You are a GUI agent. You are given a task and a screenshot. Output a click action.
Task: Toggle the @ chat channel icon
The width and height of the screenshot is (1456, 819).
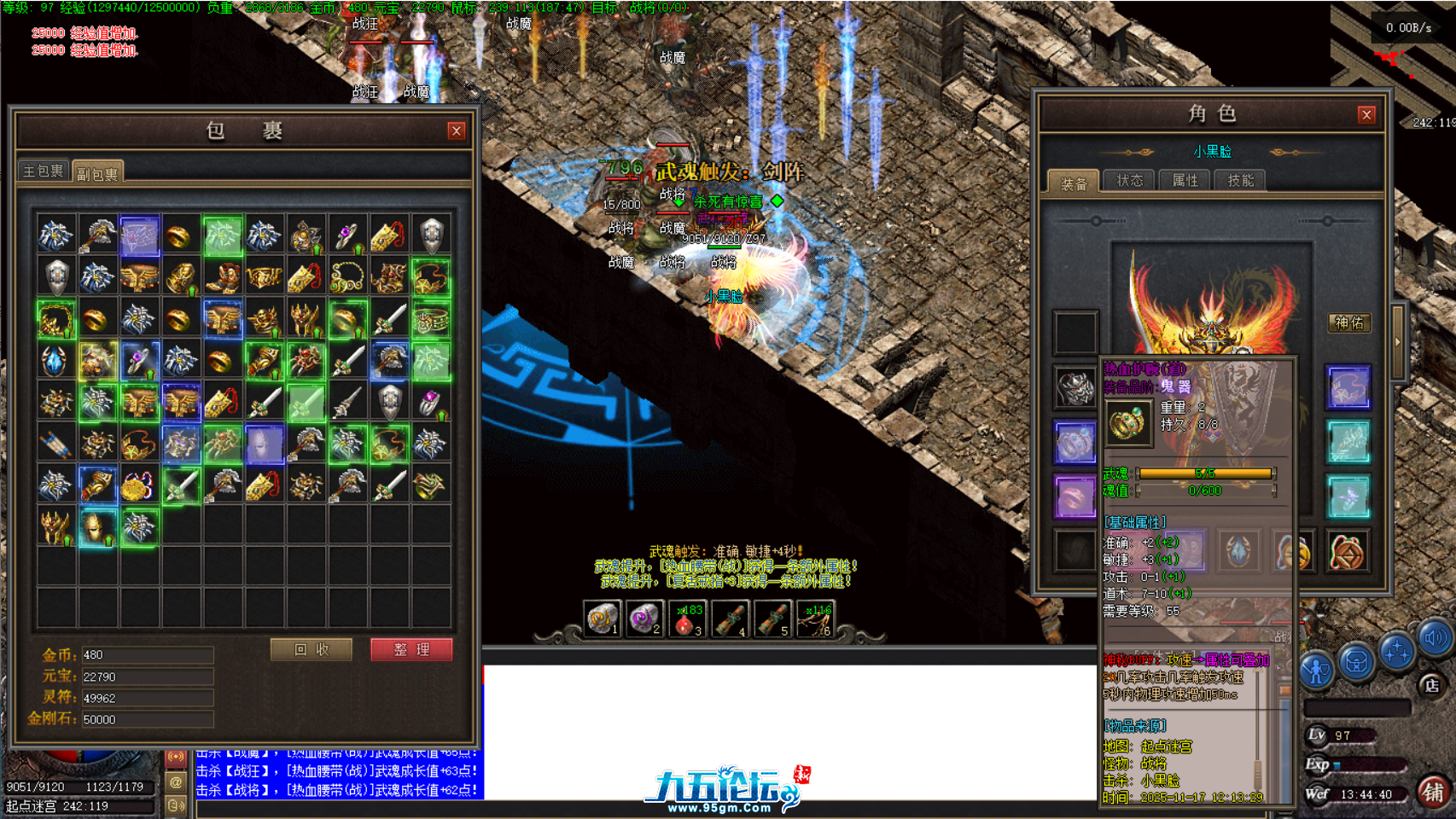click(x=176, y=782)
